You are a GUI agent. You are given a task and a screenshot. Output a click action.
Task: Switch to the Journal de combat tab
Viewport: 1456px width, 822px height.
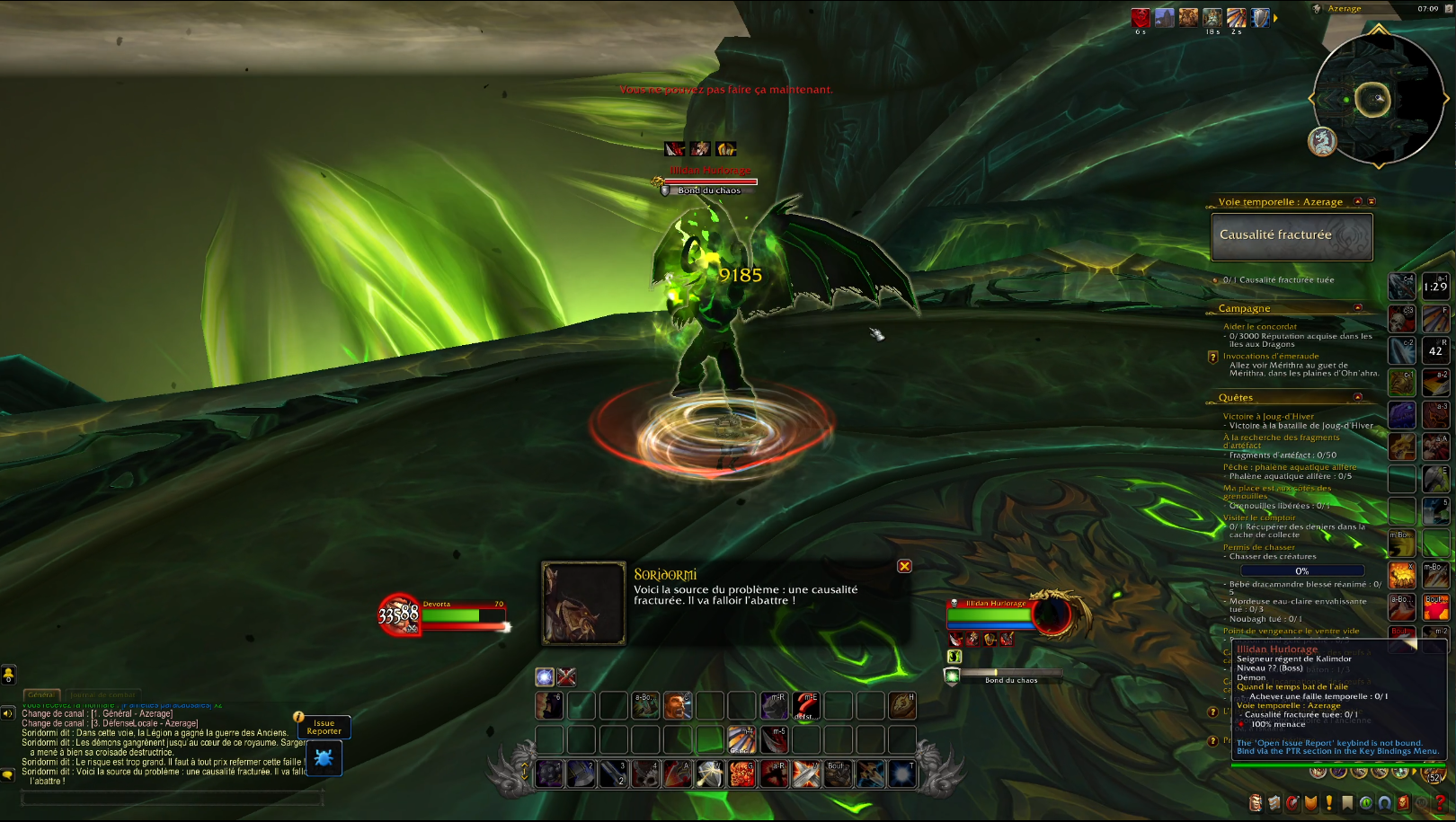coord(102,694)
